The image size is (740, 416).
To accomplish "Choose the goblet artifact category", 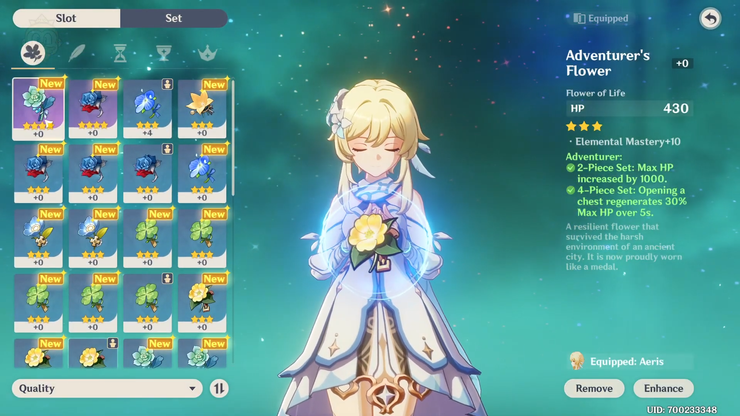I will point(164,53).
